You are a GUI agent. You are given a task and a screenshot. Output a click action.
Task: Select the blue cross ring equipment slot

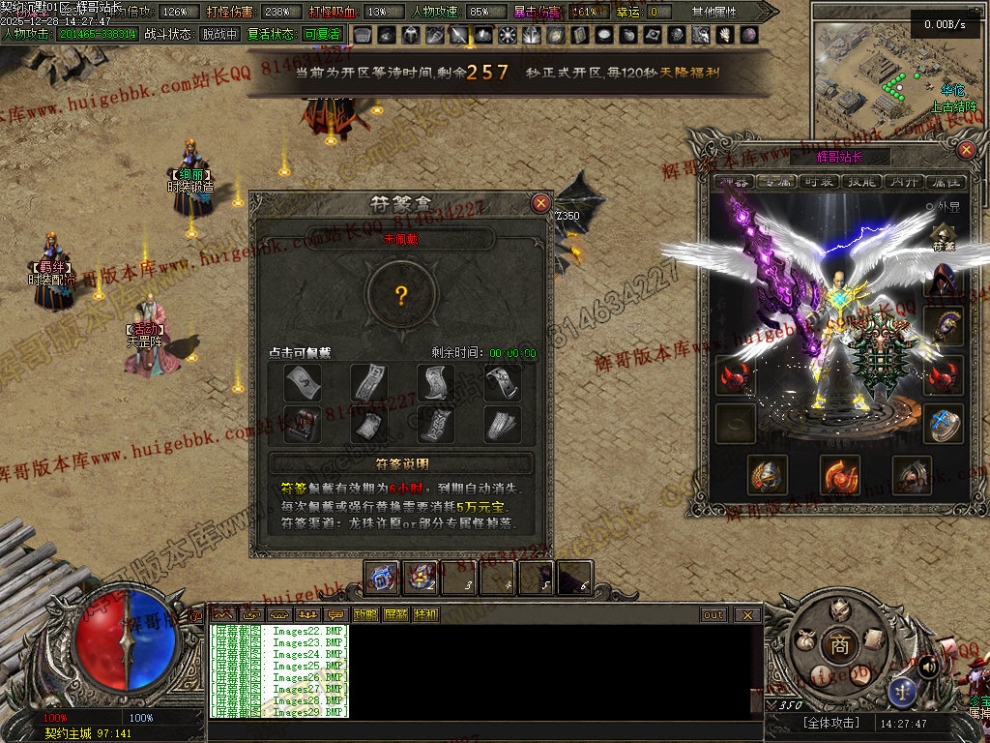point(943,423)
